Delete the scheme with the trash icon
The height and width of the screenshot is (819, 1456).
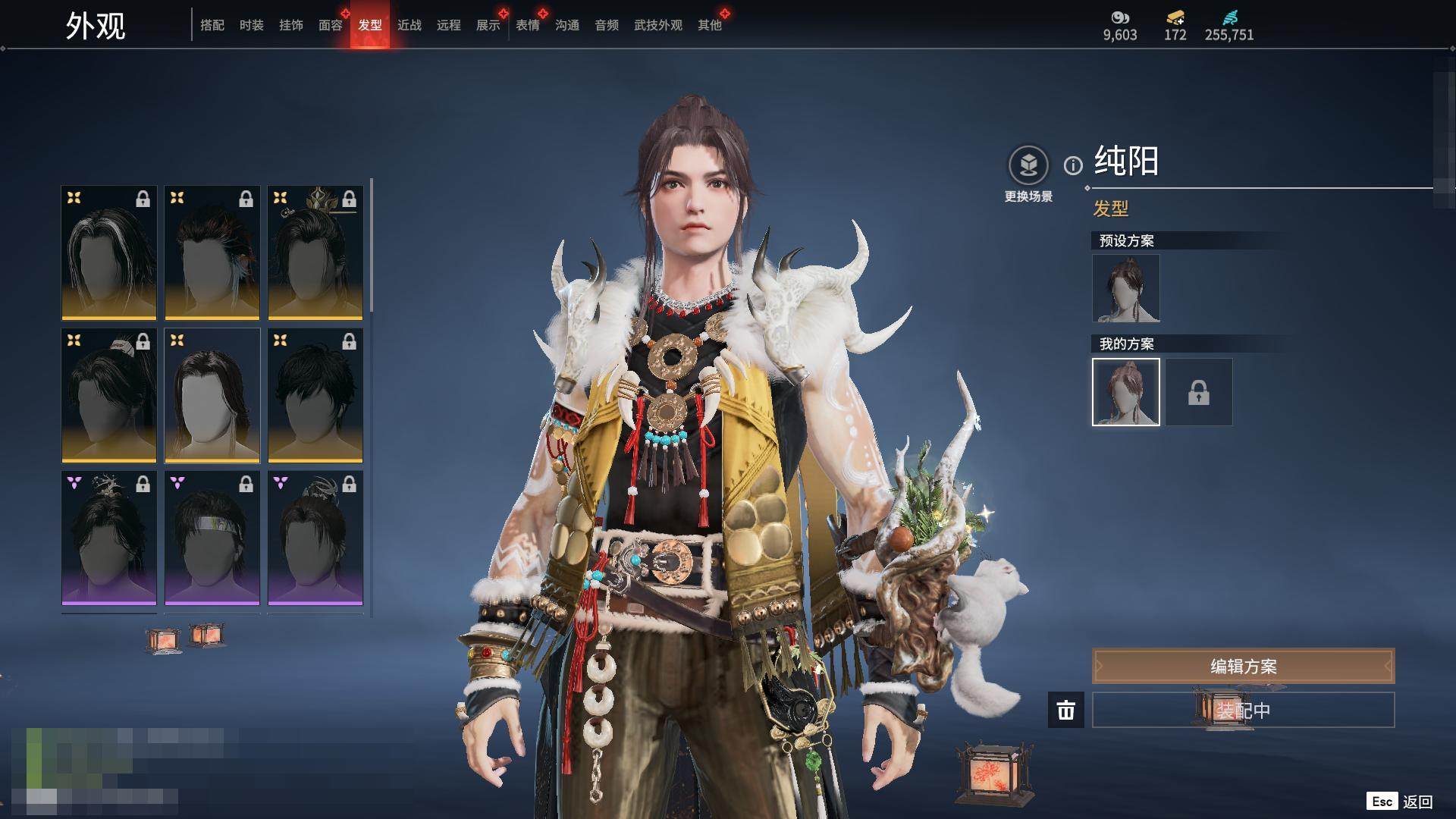1066,711
